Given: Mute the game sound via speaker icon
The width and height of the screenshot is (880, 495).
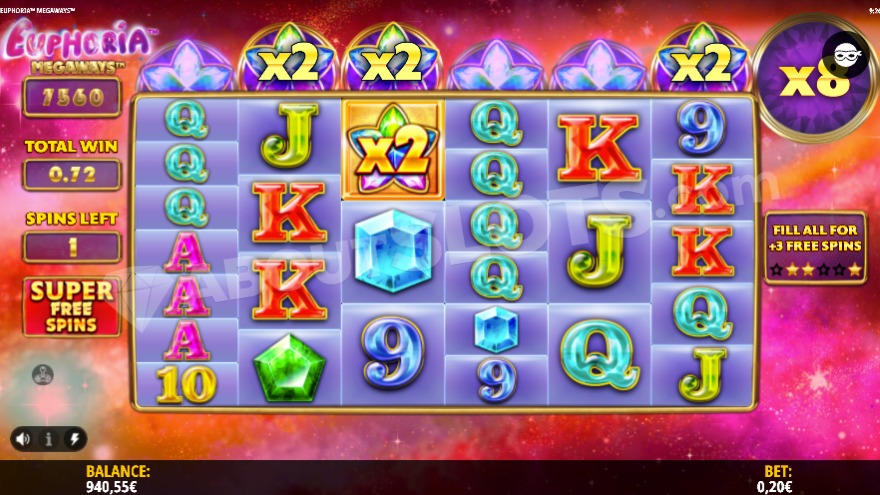Looking at the screenshot, I should [x=23, y=438].
